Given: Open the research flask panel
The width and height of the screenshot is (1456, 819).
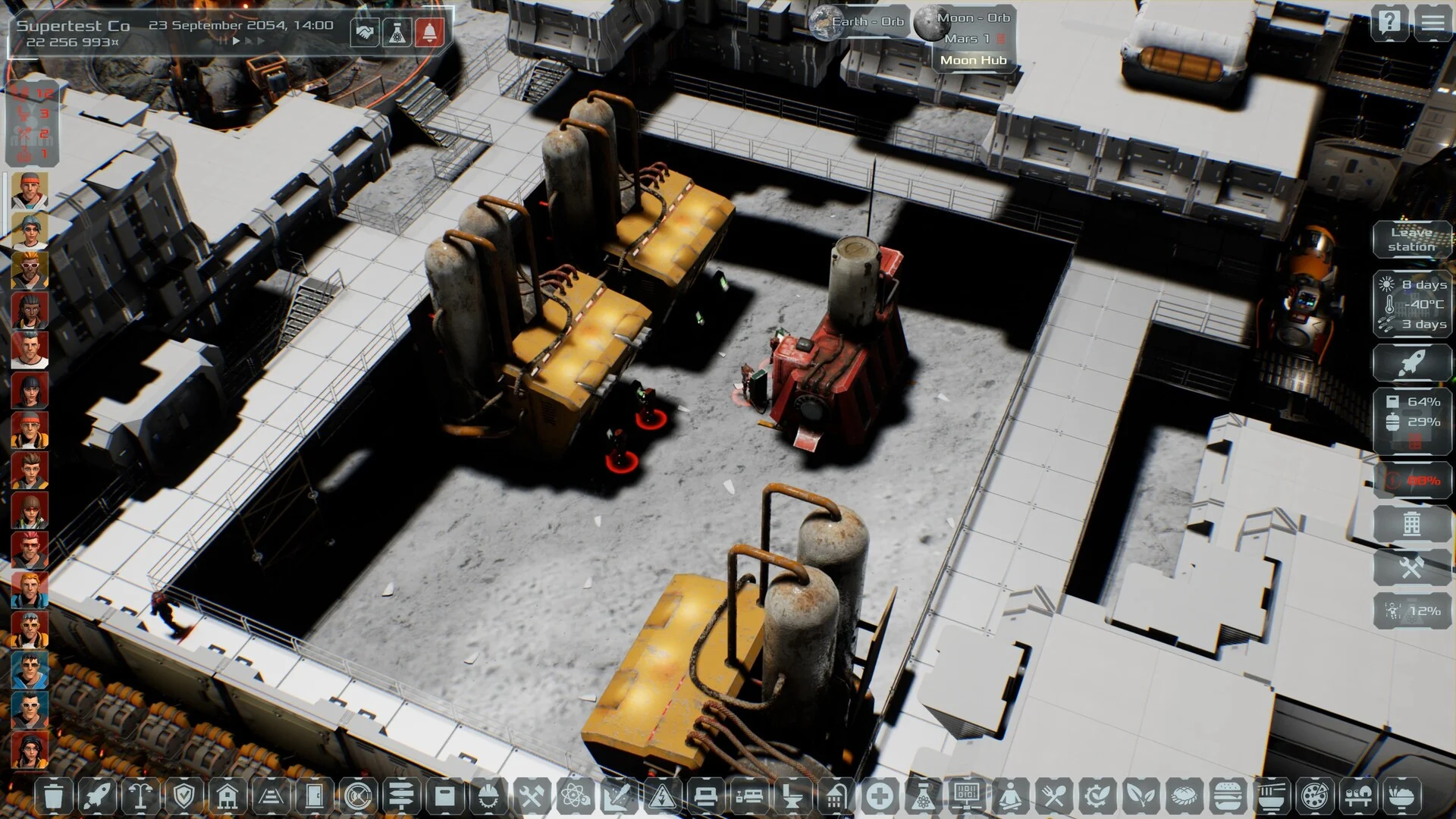Looking at the screenshot, I should tap(397, 33).
